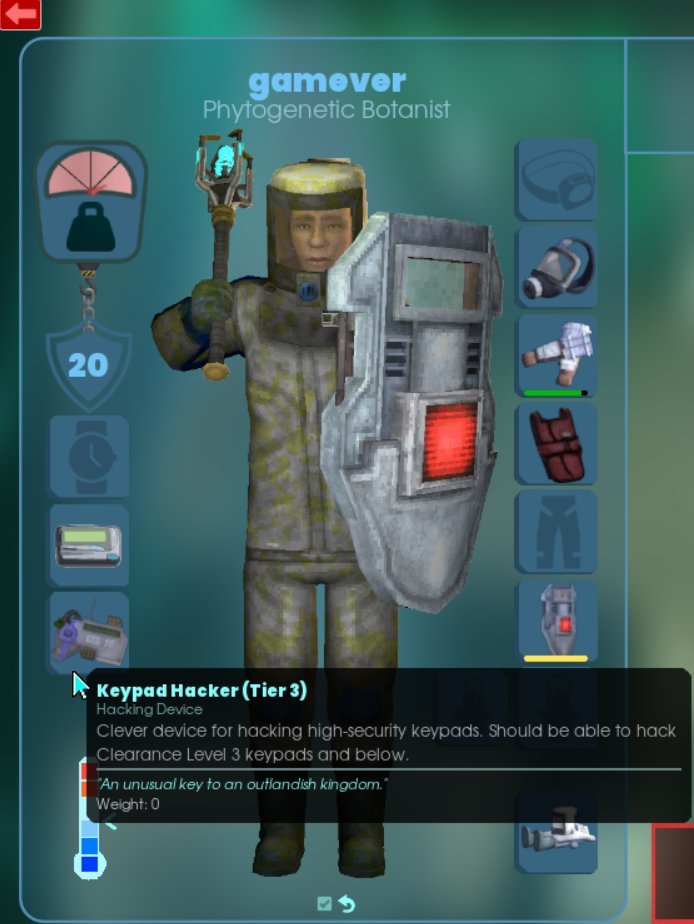Select the pager device slot
694x924 pixels.
[89, 545]
